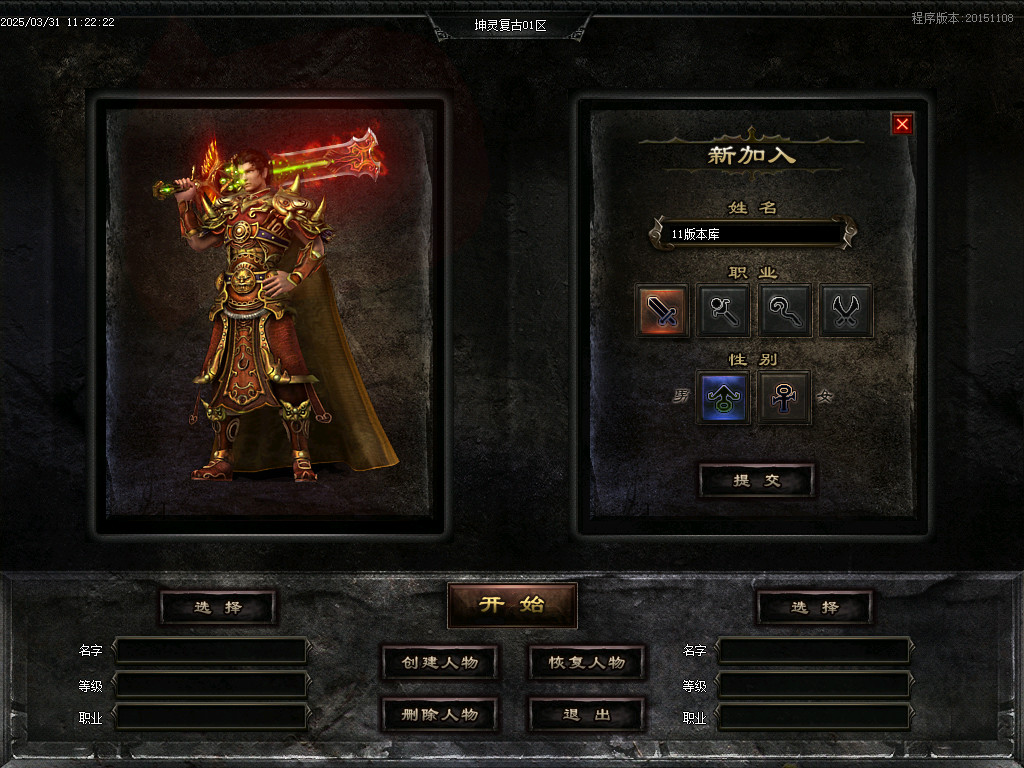Pick the curved crook staff class icon
1024x768 pixels.
(x=784, y=310)
